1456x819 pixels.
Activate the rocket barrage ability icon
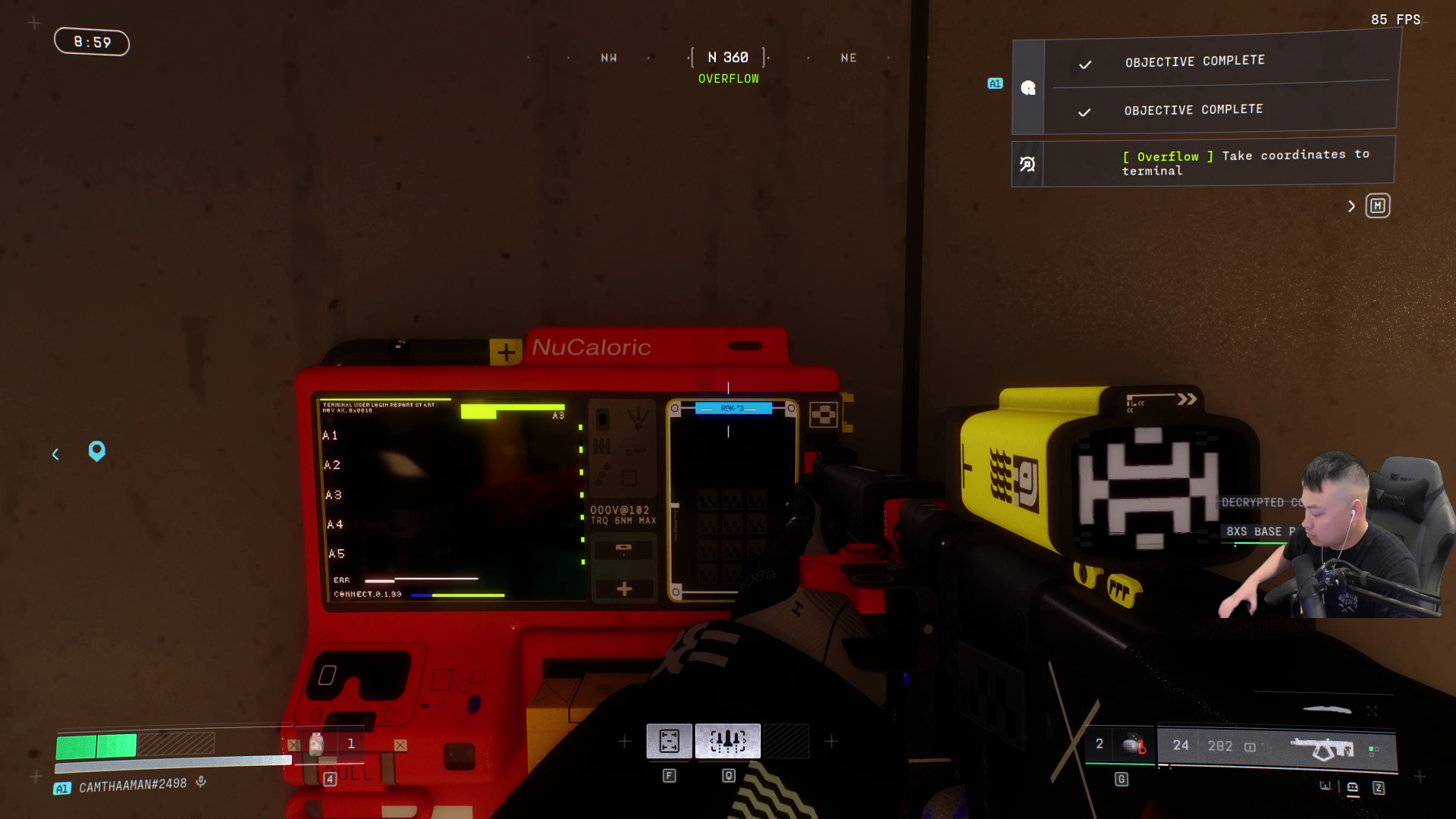(x=728, y=741)
